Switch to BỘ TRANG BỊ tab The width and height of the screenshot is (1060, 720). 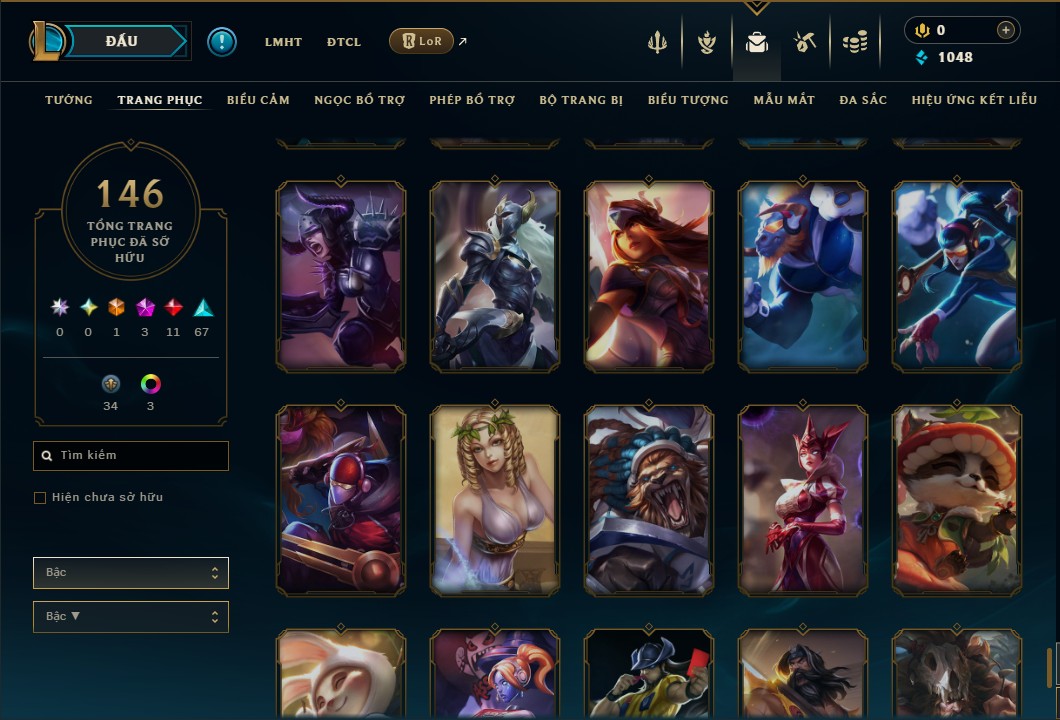(x=581, y=100)
